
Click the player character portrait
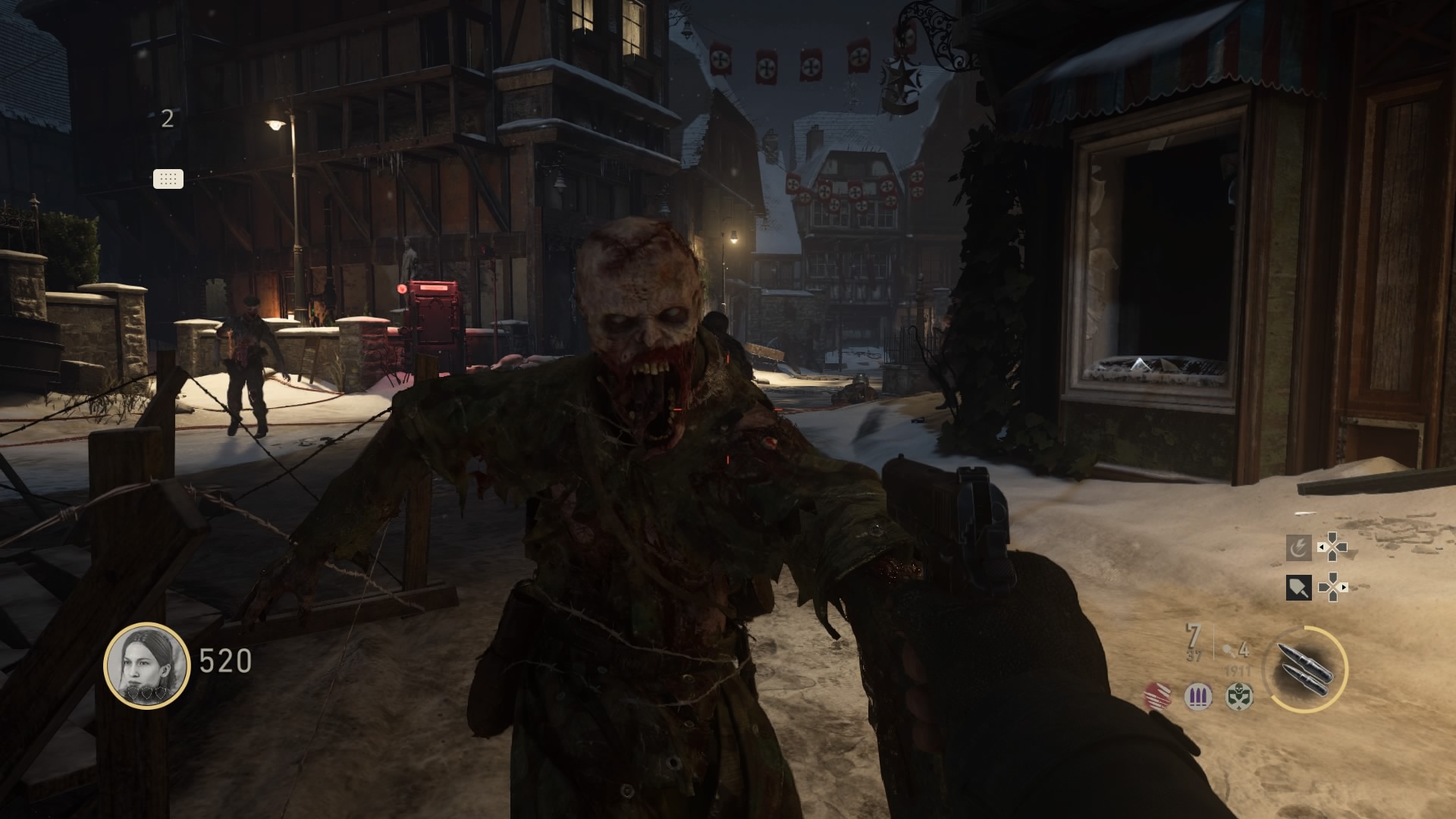(146, 665)
